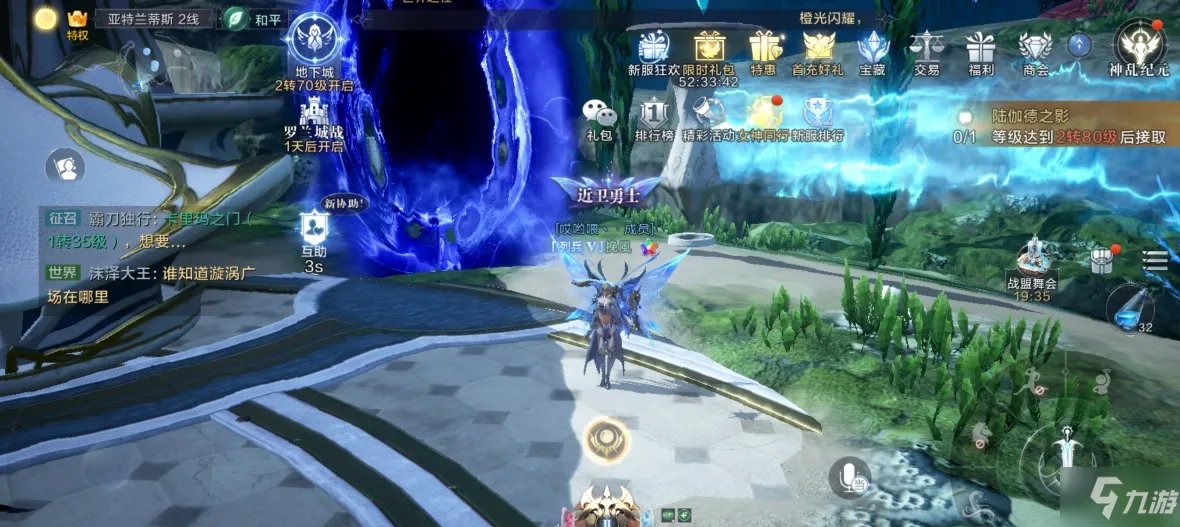Select the 陆伽德之影 quest tracker entry
Screen dimensions: 1180x527
(1040, 127)
